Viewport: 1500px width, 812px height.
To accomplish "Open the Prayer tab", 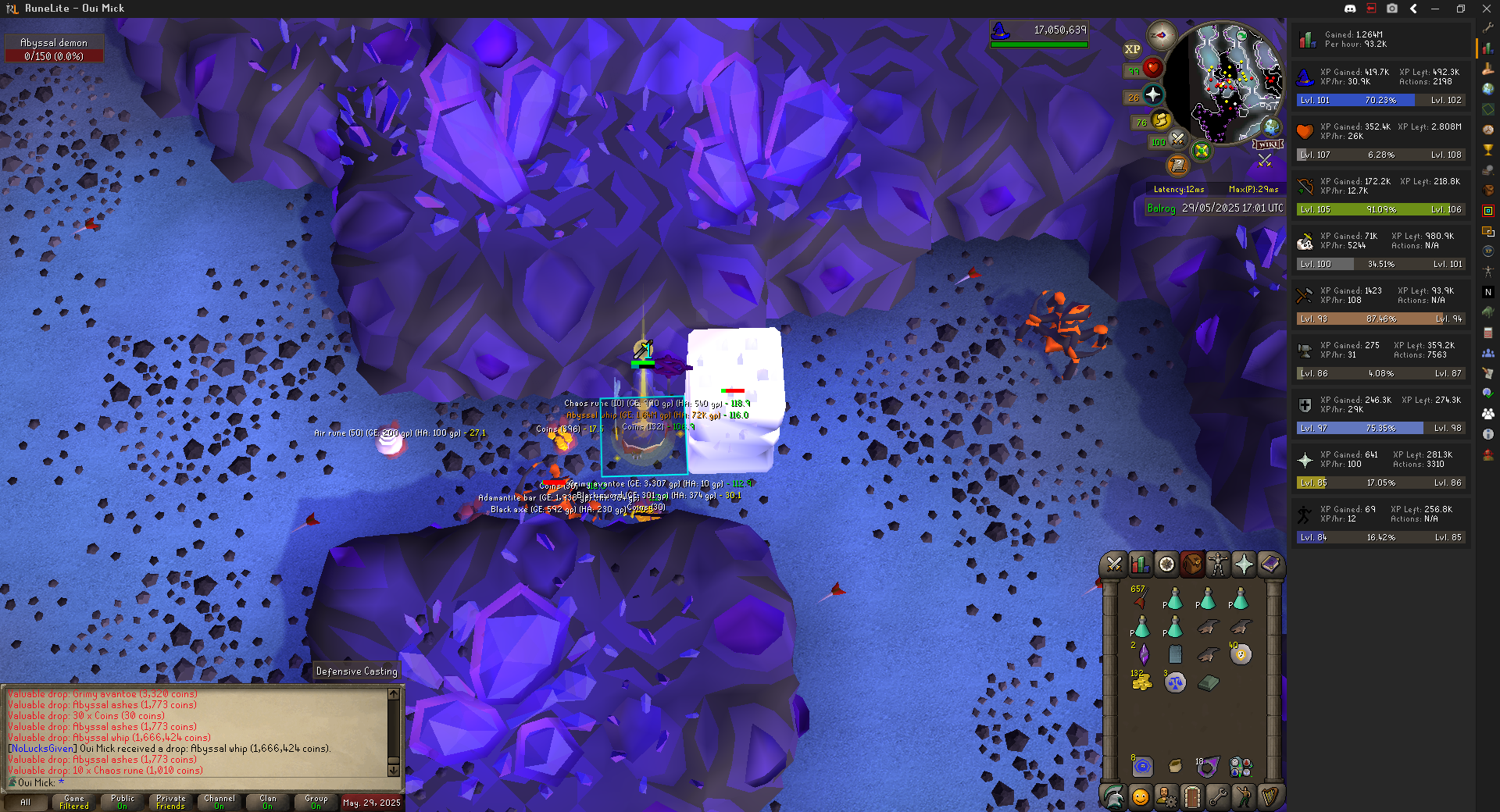I will click(1244, 564).
